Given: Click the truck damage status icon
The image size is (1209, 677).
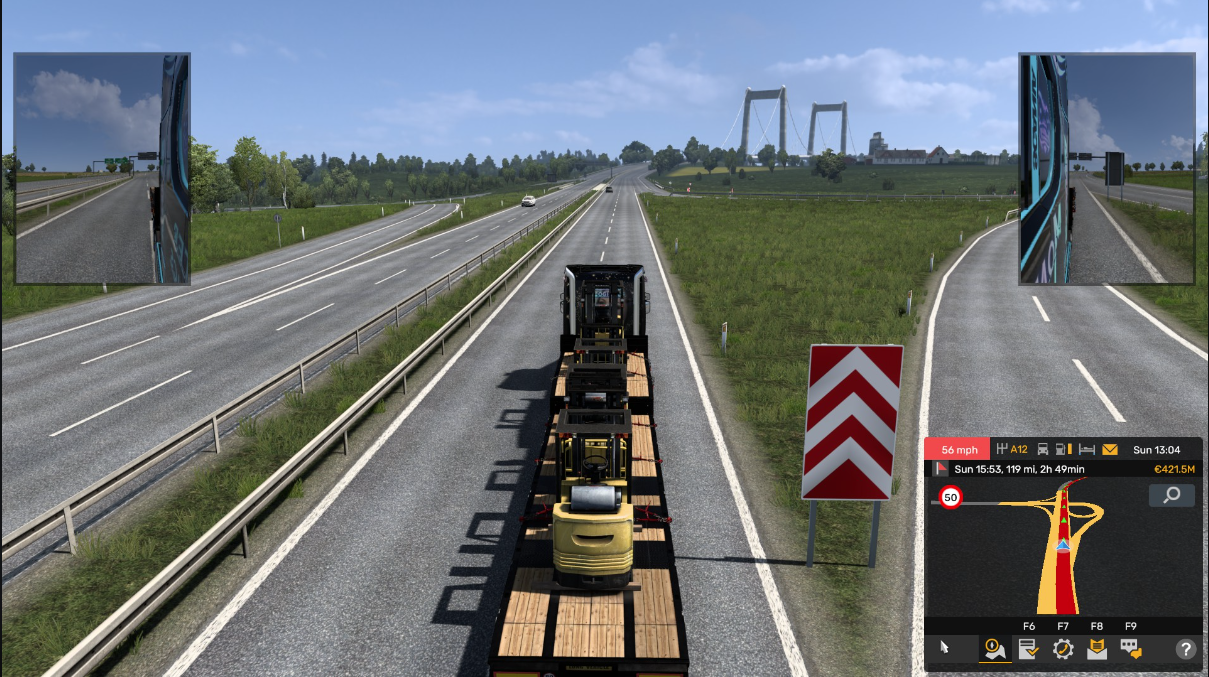Looking at the screenshot, I should [1043, 449].
